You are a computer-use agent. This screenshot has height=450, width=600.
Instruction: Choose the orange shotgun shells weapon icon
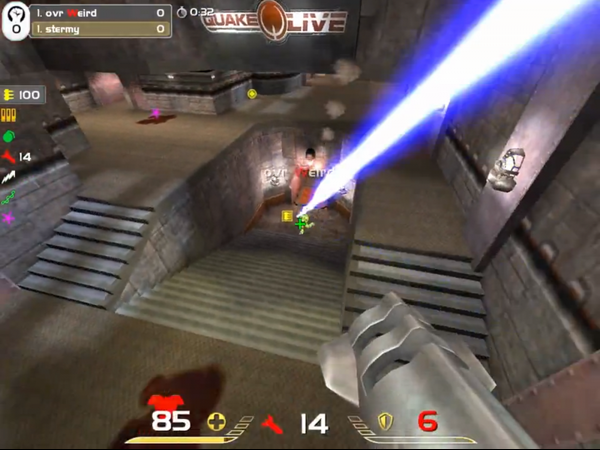[9, 117]
